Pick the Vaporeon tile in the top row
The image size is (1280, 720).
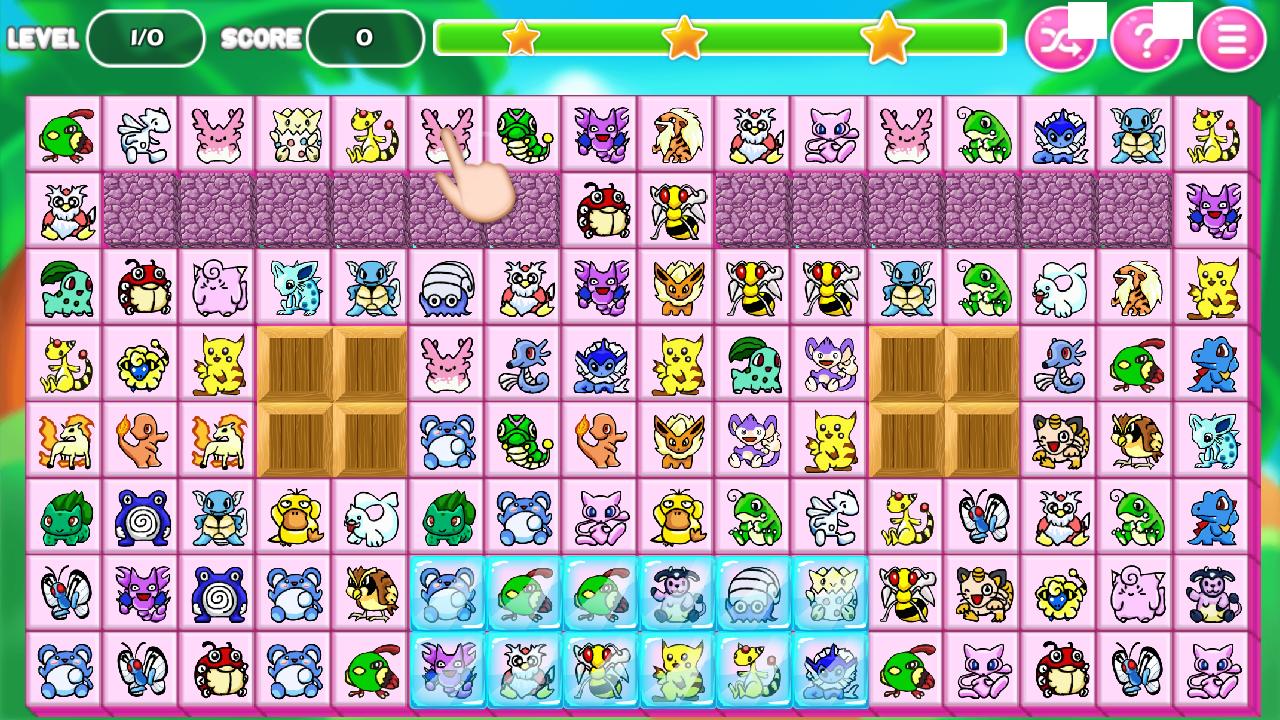pyautogui.click(x=1059, y=131)
